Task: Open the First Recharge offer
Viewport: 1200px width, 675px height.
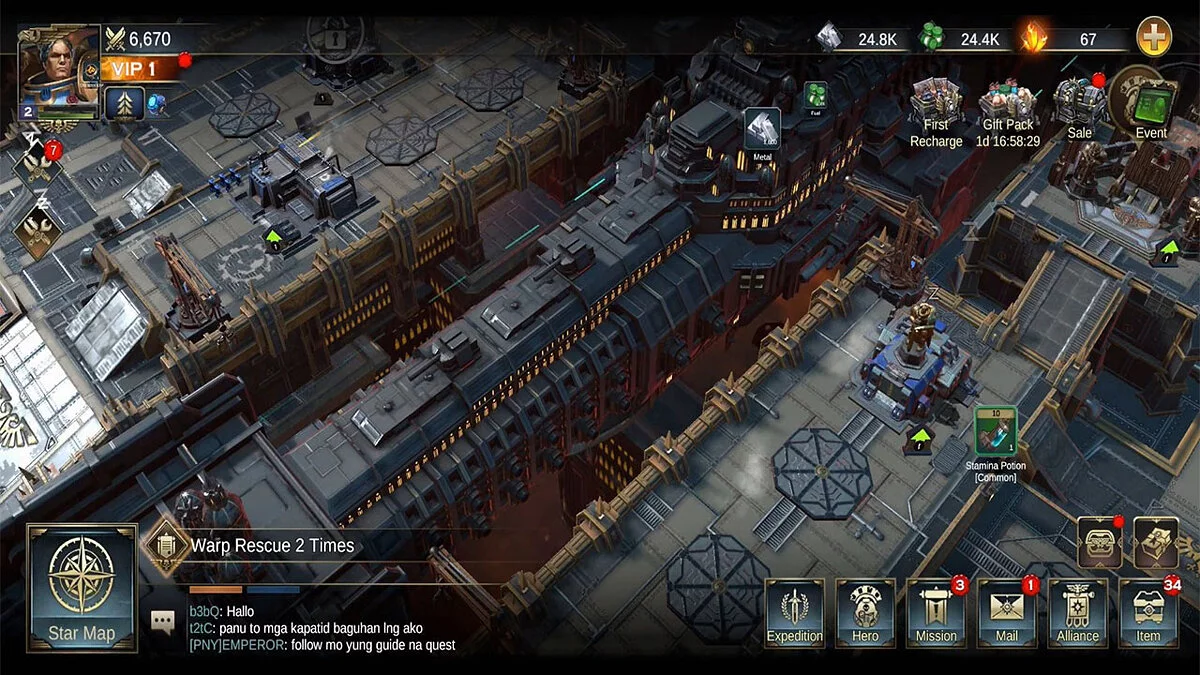Action: [x=936, y=112]
